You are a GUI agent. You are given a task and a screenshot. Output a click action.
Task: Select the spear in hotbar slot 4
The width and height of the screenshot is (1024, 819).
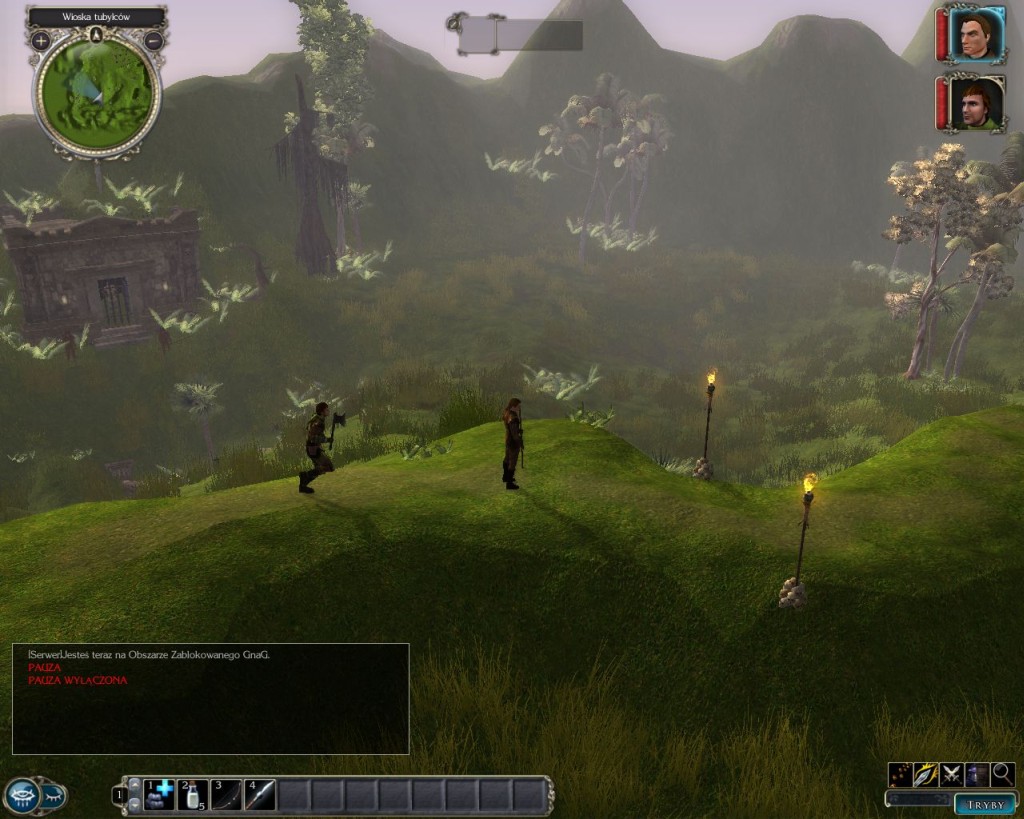pyautogui.click(x=260, y=795)
